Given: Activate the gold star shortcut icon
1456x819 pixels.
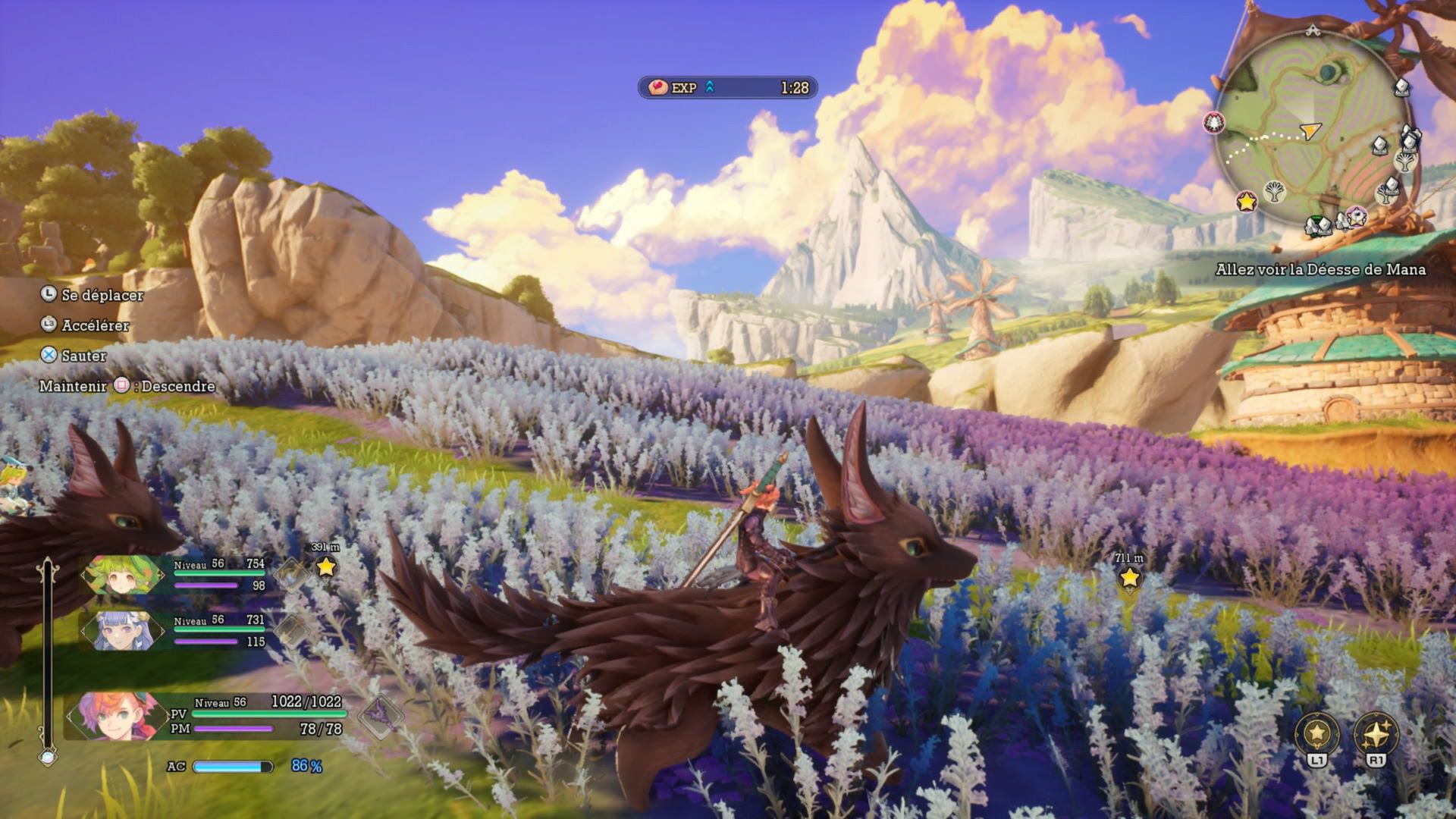Looking at the screenshot, I should [1317, 734].
